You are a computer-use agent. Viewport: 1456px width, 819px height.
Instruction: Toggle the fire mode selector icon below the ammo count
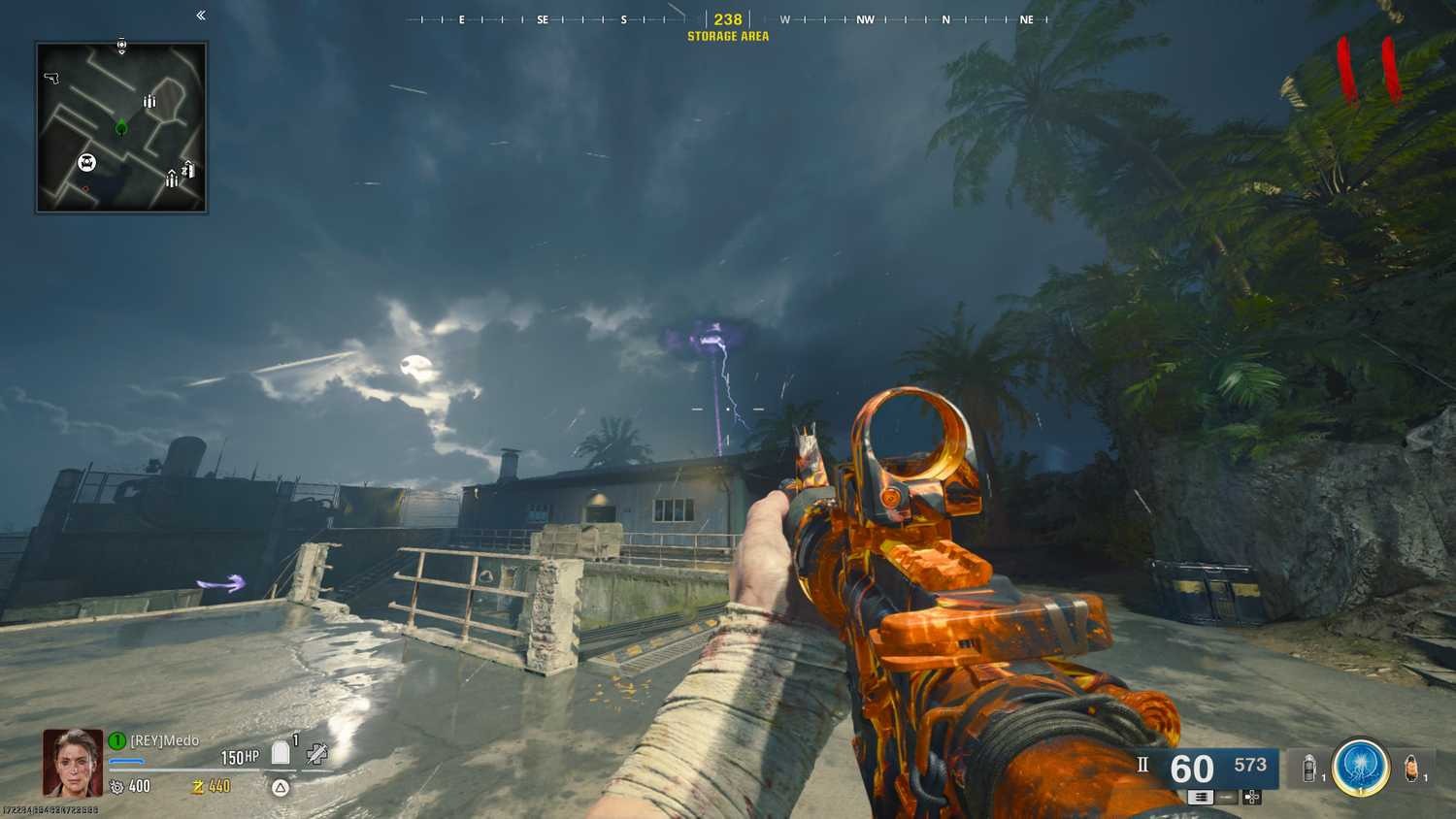[x=1201, y=797]
